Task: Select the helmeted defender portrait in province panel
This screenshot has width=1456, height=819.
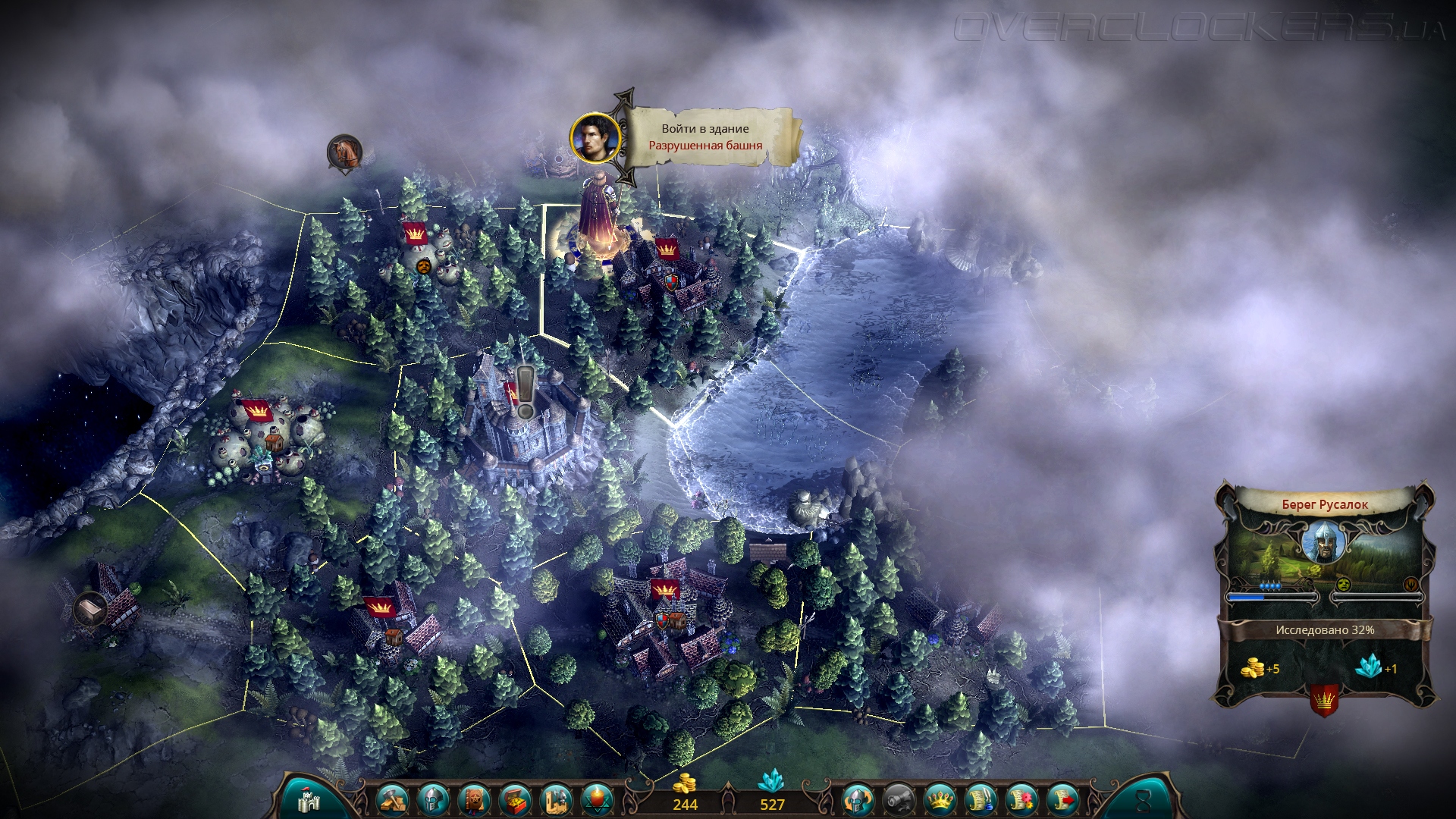Action: click(x=1324, y=542)
